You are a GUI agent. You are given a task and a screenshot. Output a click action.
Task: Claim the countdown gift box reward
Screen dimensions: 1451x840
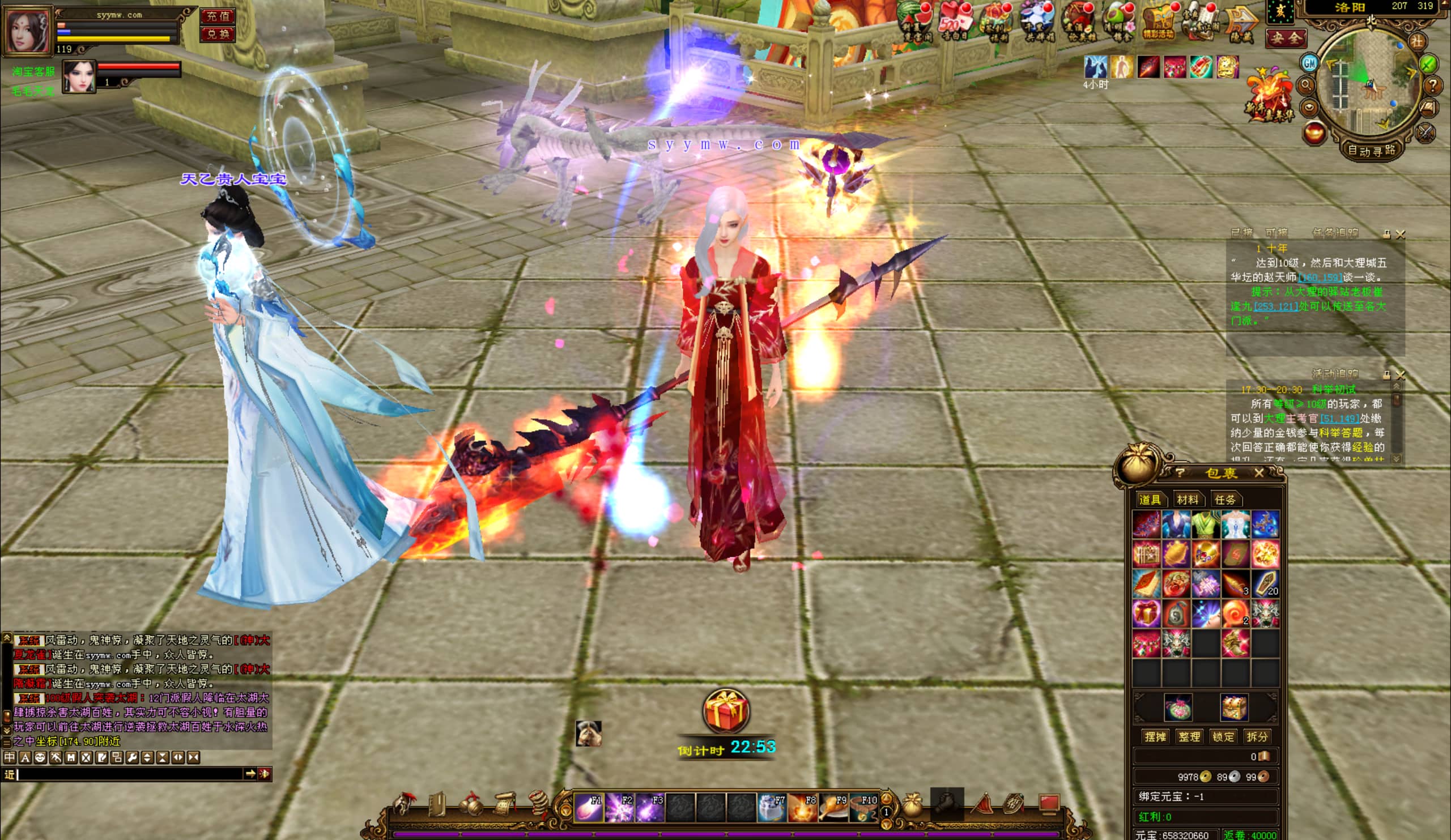(725, 710)
